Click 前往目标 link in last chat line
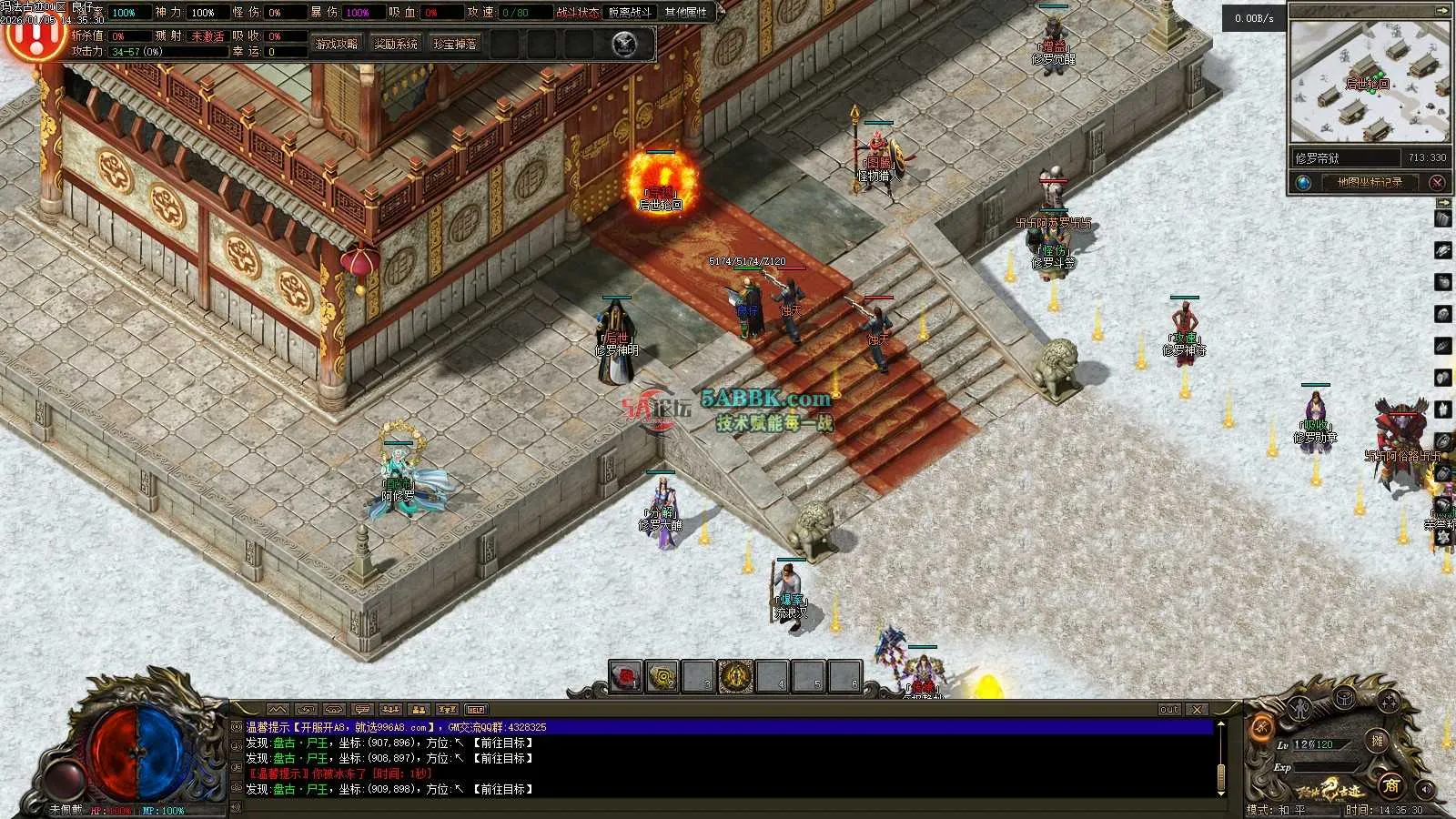Image resolution: width=1456 pixels, height=819 pixels. pos(502,789)
